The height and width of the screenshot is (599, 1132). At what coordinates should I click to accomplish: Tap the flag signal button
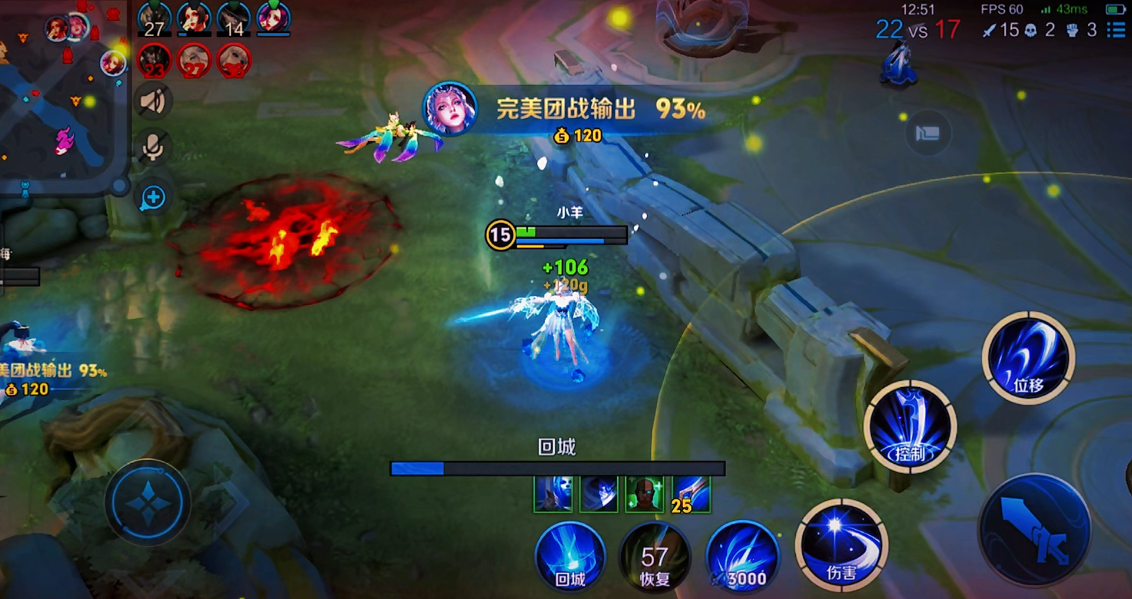click(x=927, y=134)
